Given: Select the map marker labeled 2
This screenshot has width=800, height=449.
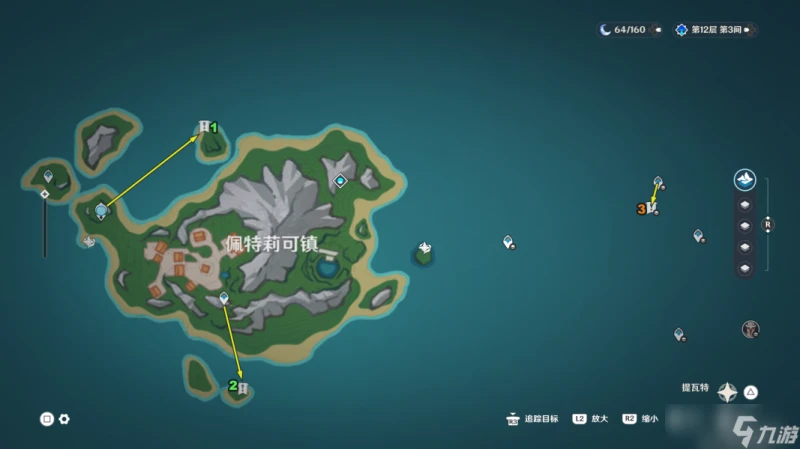Looking at the screenshot, I should [241, 388].
